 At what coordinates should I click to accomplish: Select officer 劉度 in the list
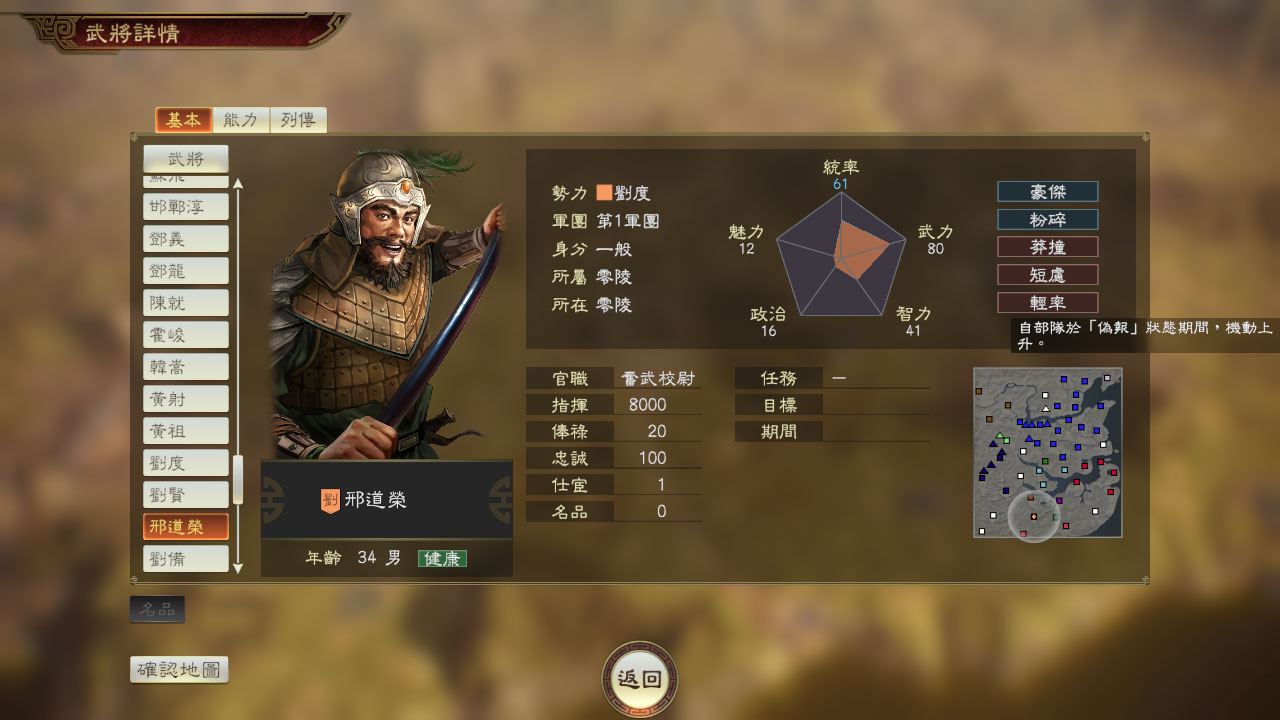pos(186,463)
